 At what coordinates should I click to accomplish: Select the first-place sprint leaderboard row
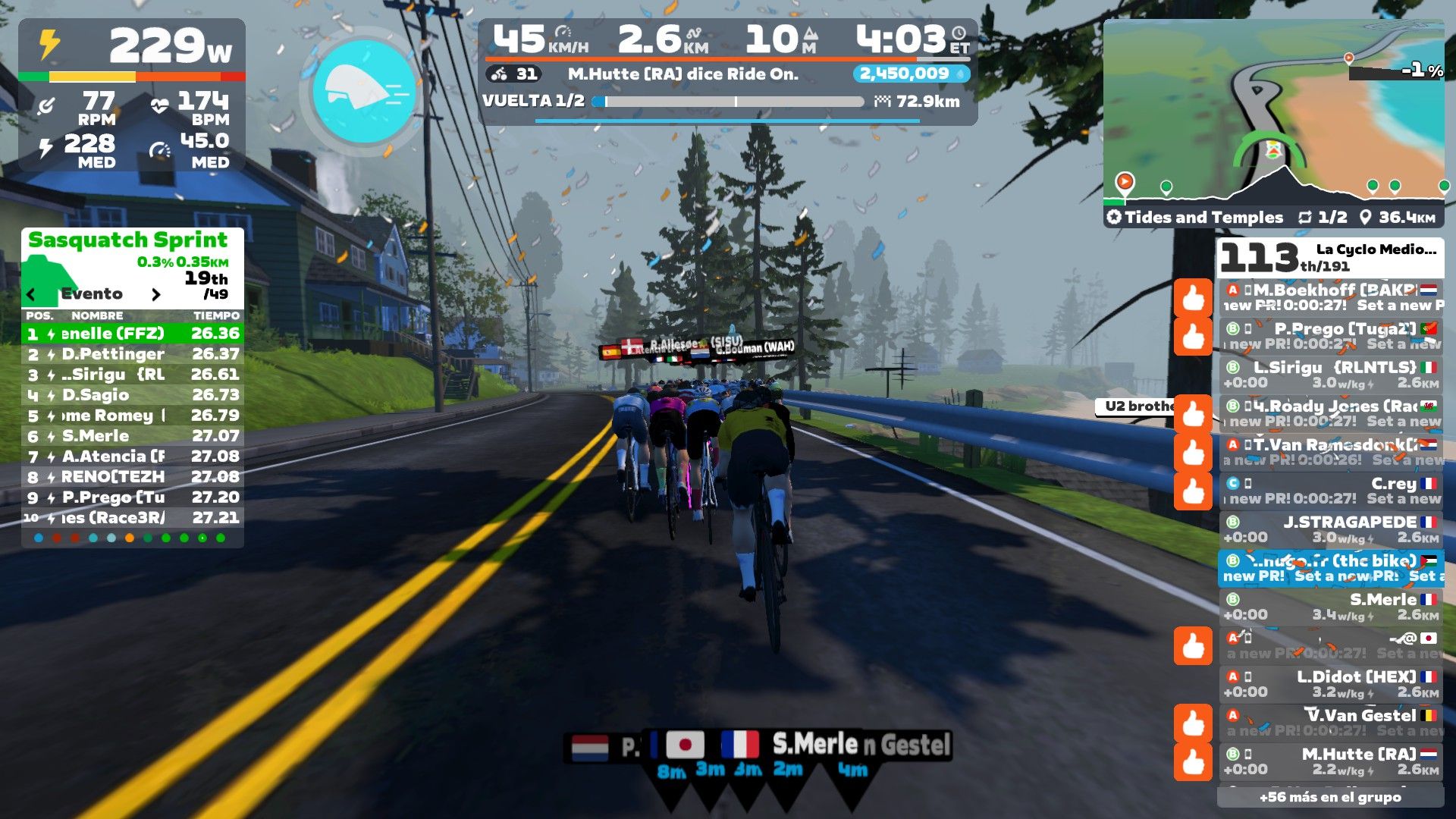point(133,334)
